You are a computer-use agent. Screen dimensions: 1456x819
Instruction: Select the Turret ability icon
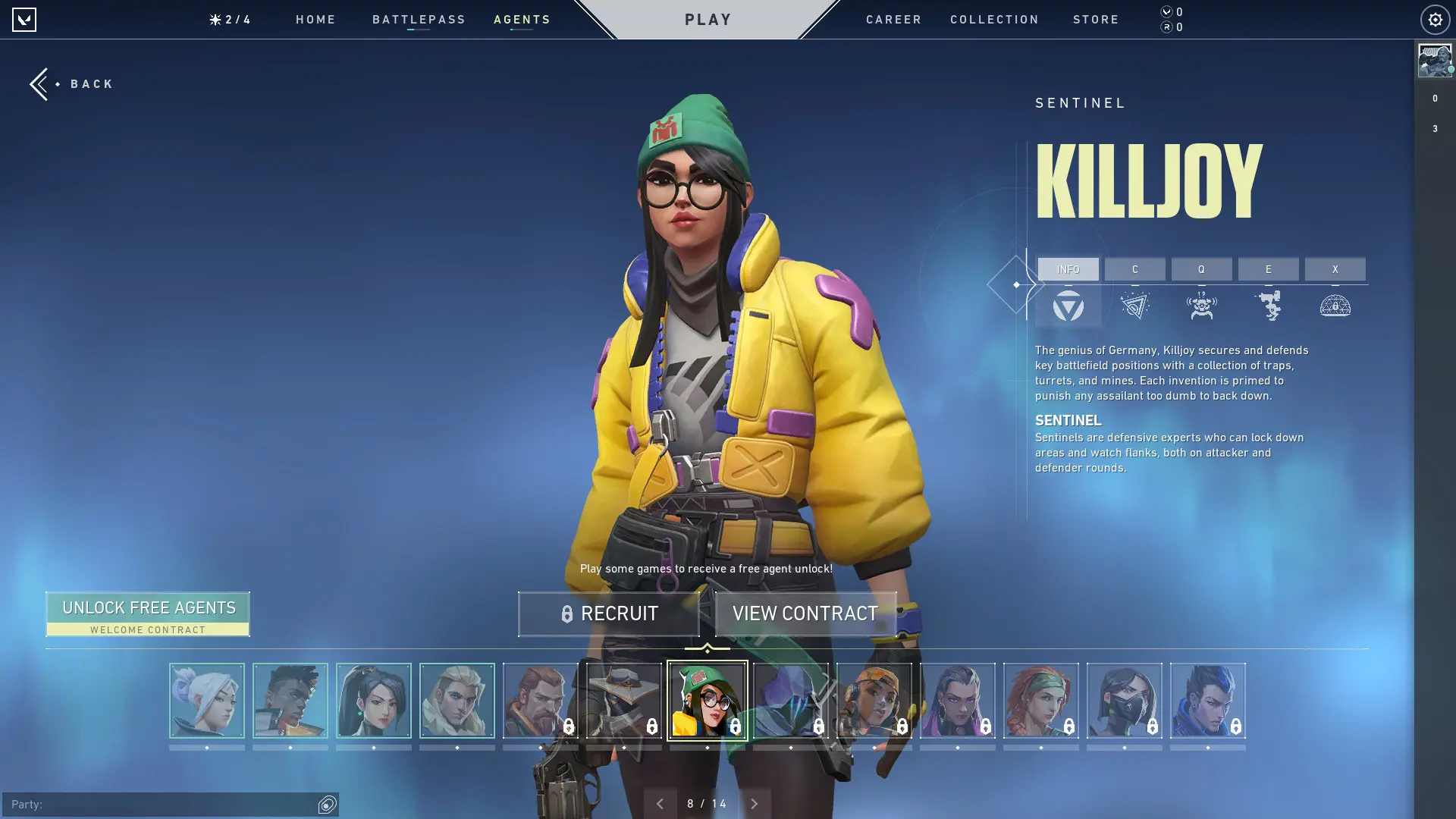pyautogui.click(x=1268, y=306)
